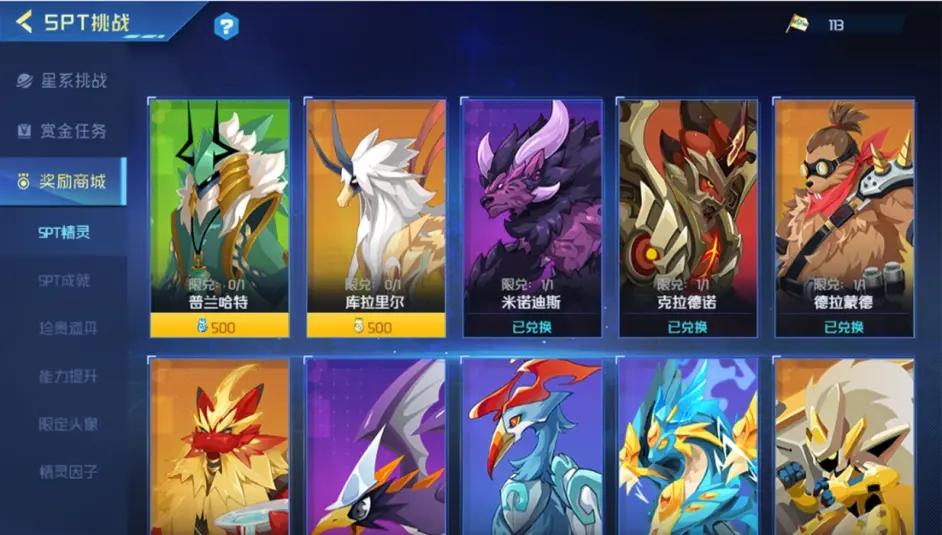Image resolution: width=942 pixels, height=535 pixels.
Task: Choose the 珍贵道具 category
Action: [x=67, y=329]
